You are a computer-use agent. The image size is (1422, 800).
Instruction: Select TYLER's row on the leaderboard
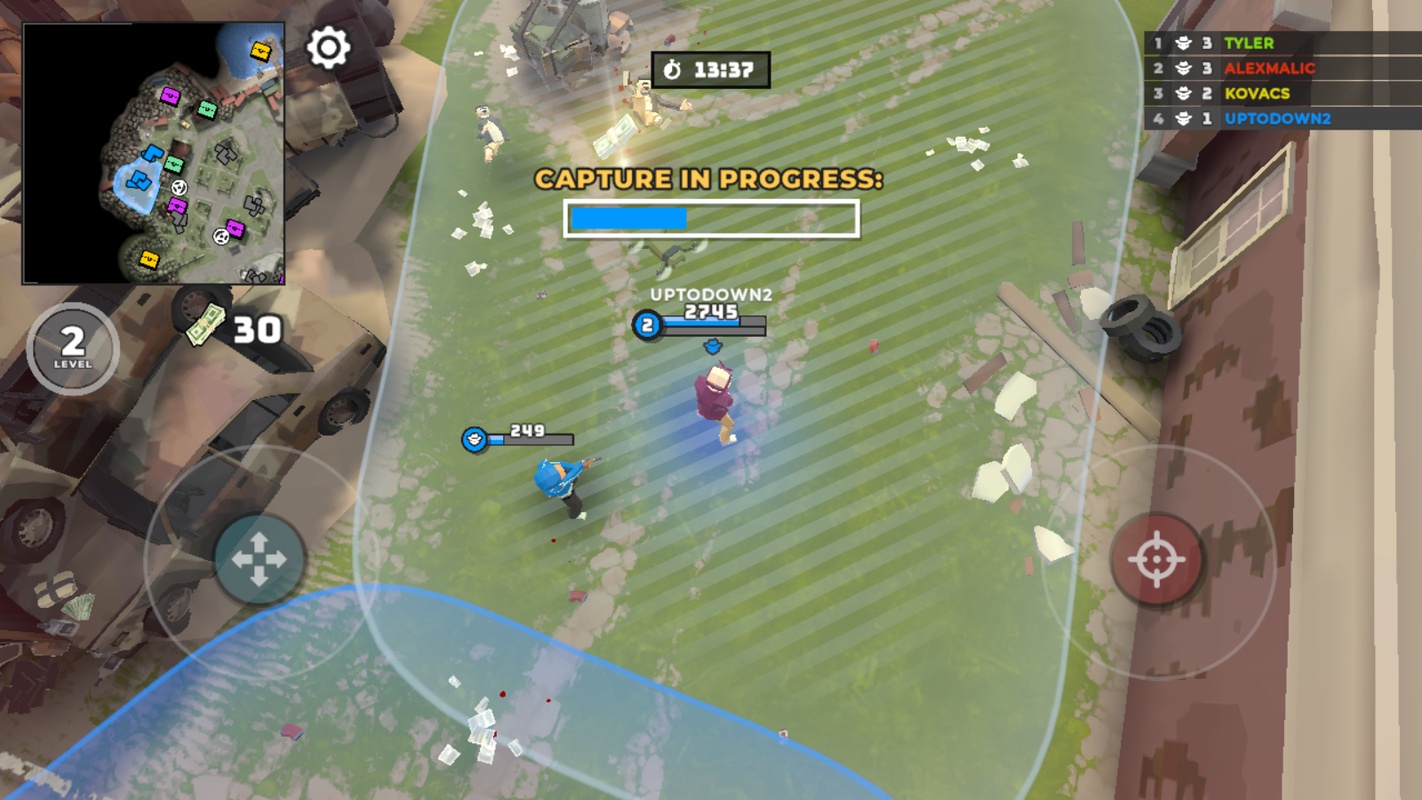point(1282,43)
